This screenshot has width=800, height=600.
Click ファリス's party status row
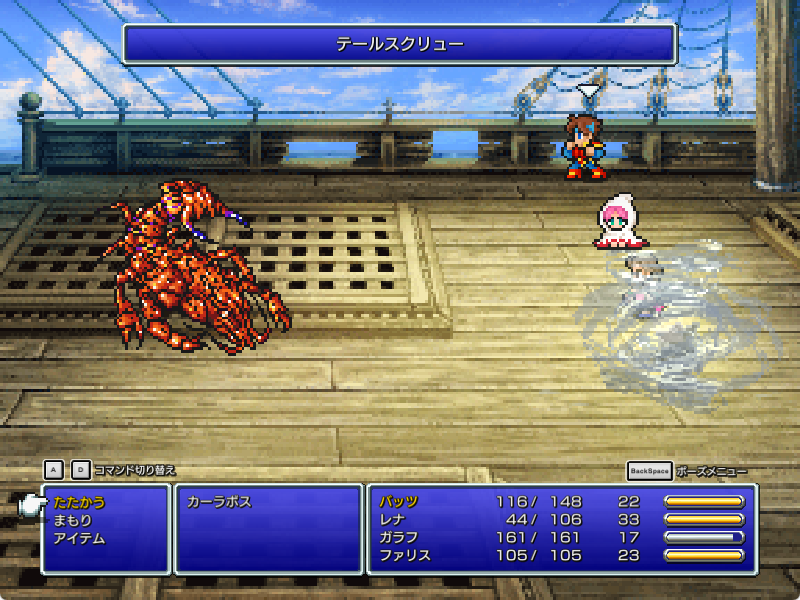point(405,556)
